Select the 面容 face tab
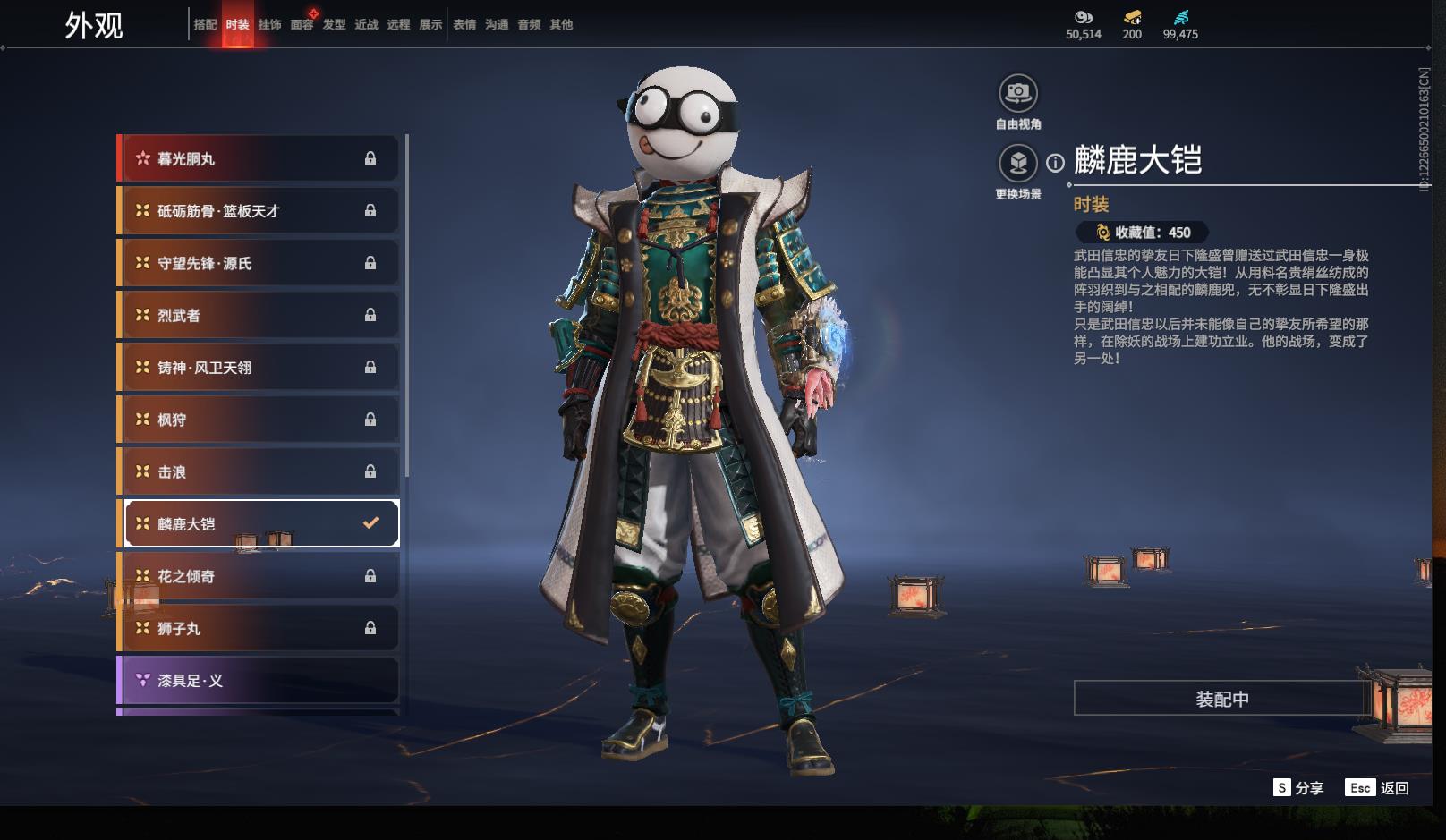Screen dimensions: 1446x840 [302, 25]
